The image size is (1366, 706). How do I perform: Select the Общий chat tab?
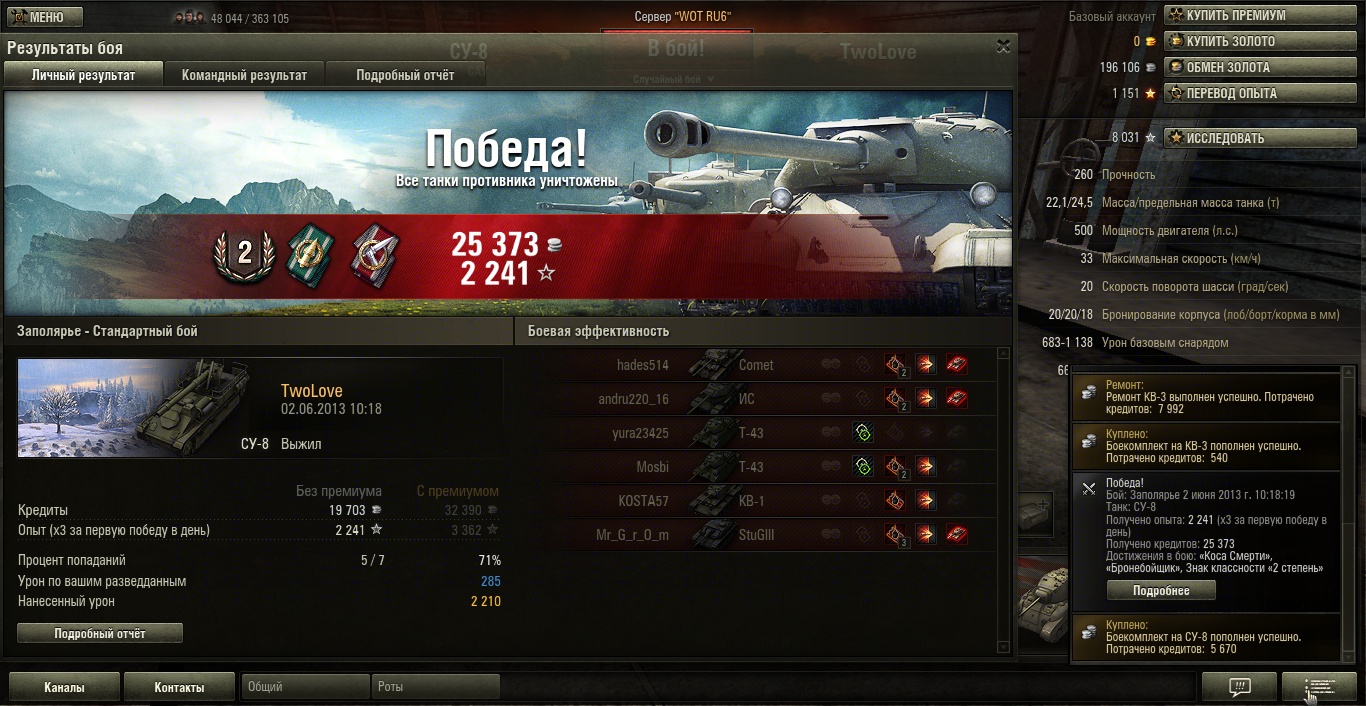click(305, 687)
